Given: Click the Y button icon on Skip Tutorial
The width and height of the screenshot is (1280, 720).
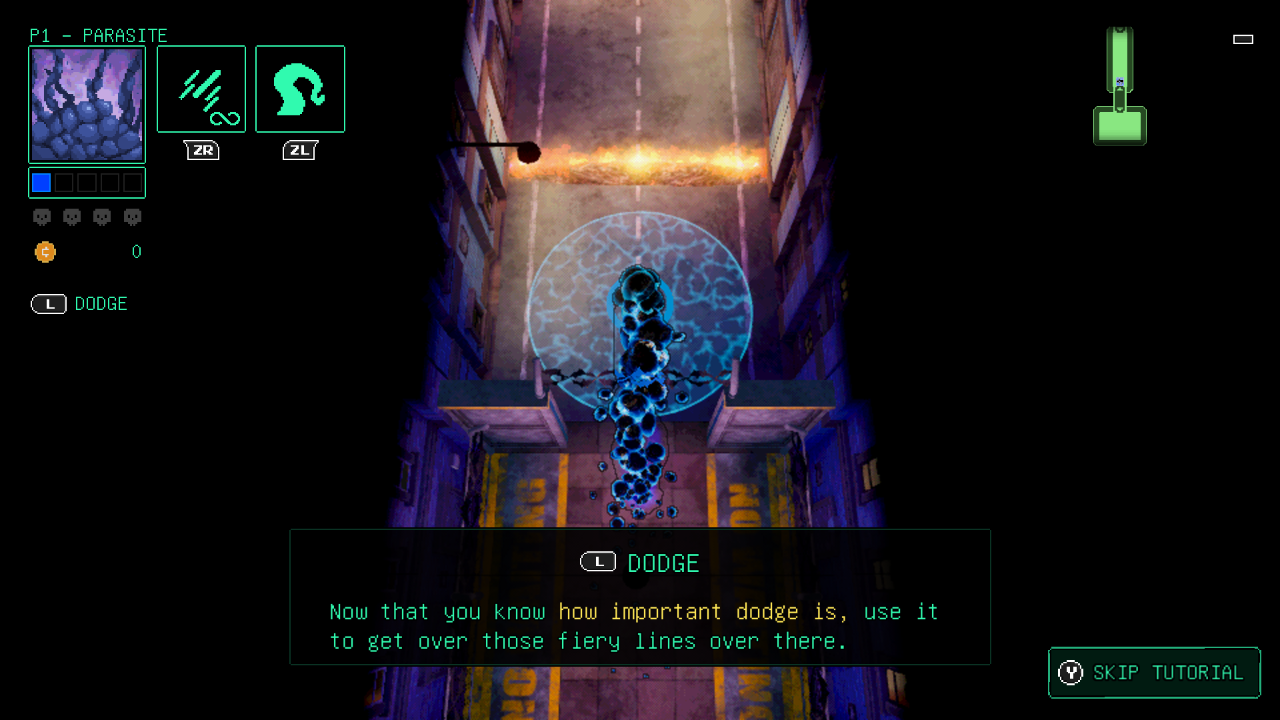Looking at the screenshot, I should pos(1071,673).
